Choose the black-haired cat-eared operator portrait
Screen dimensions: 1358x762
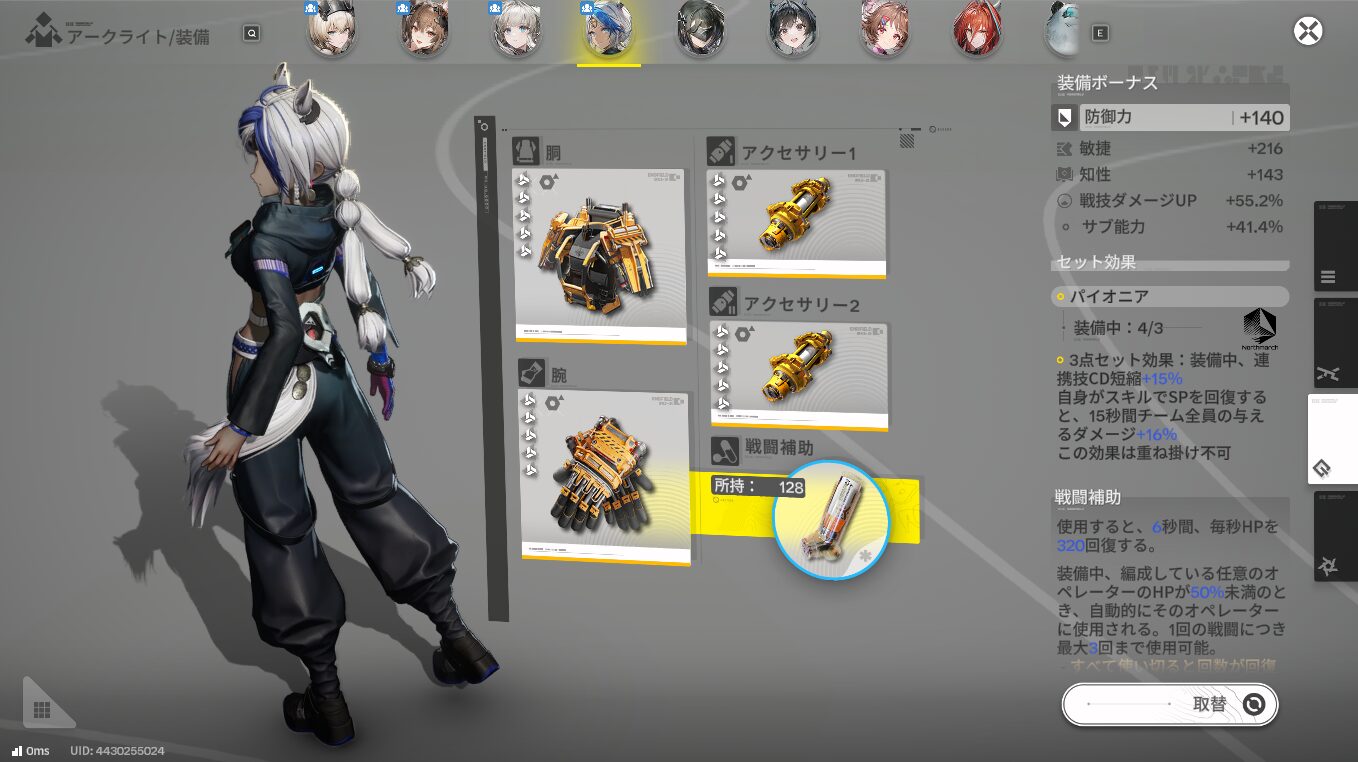(793, 31)
